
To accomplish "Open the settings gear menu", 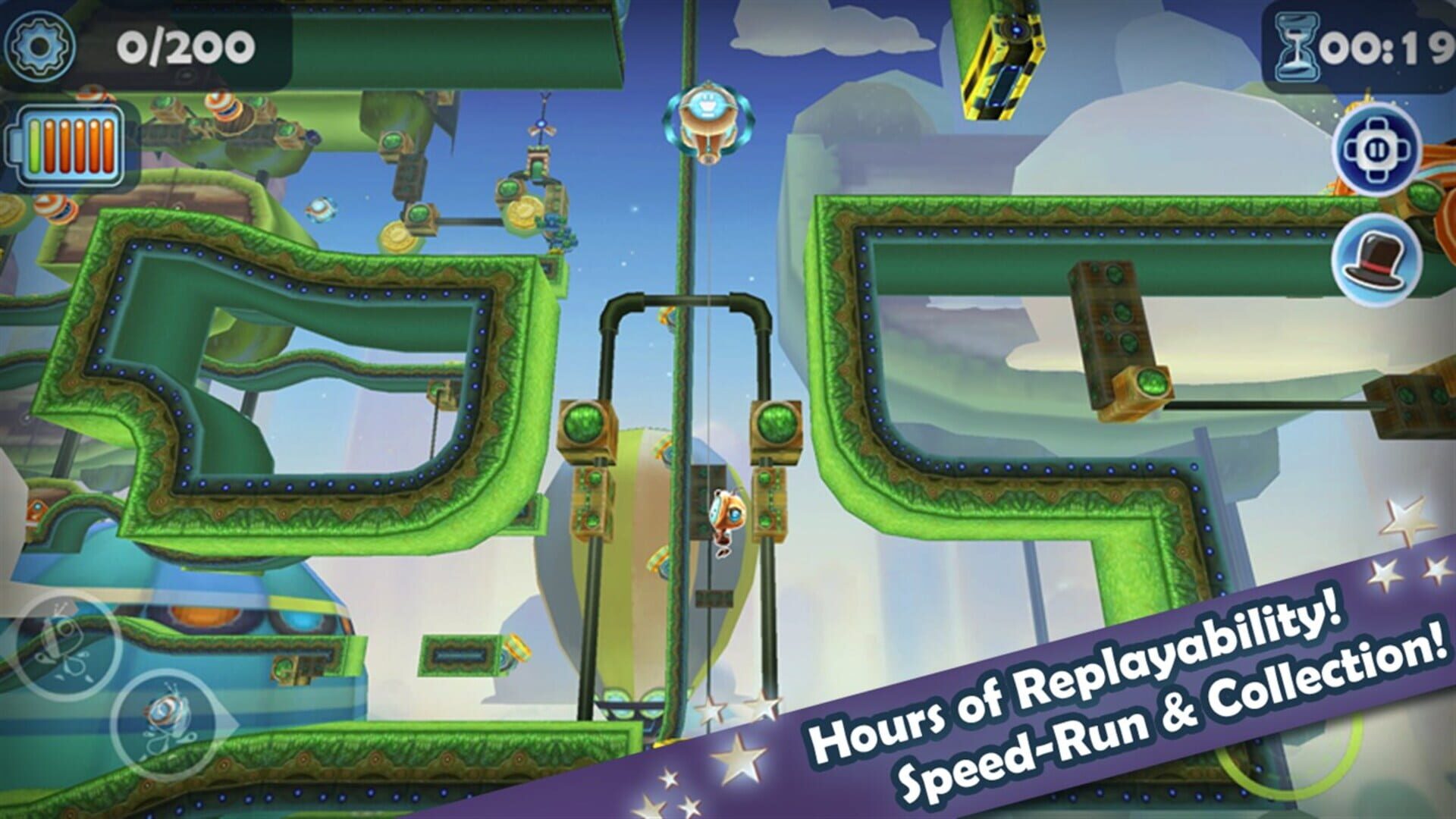I will [39, 45].
